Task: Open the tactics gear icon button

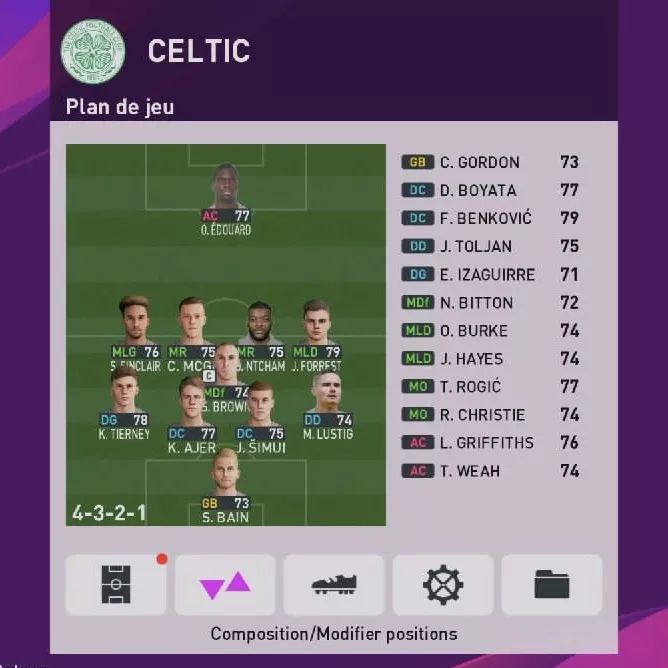Action: tap(443, 585)
